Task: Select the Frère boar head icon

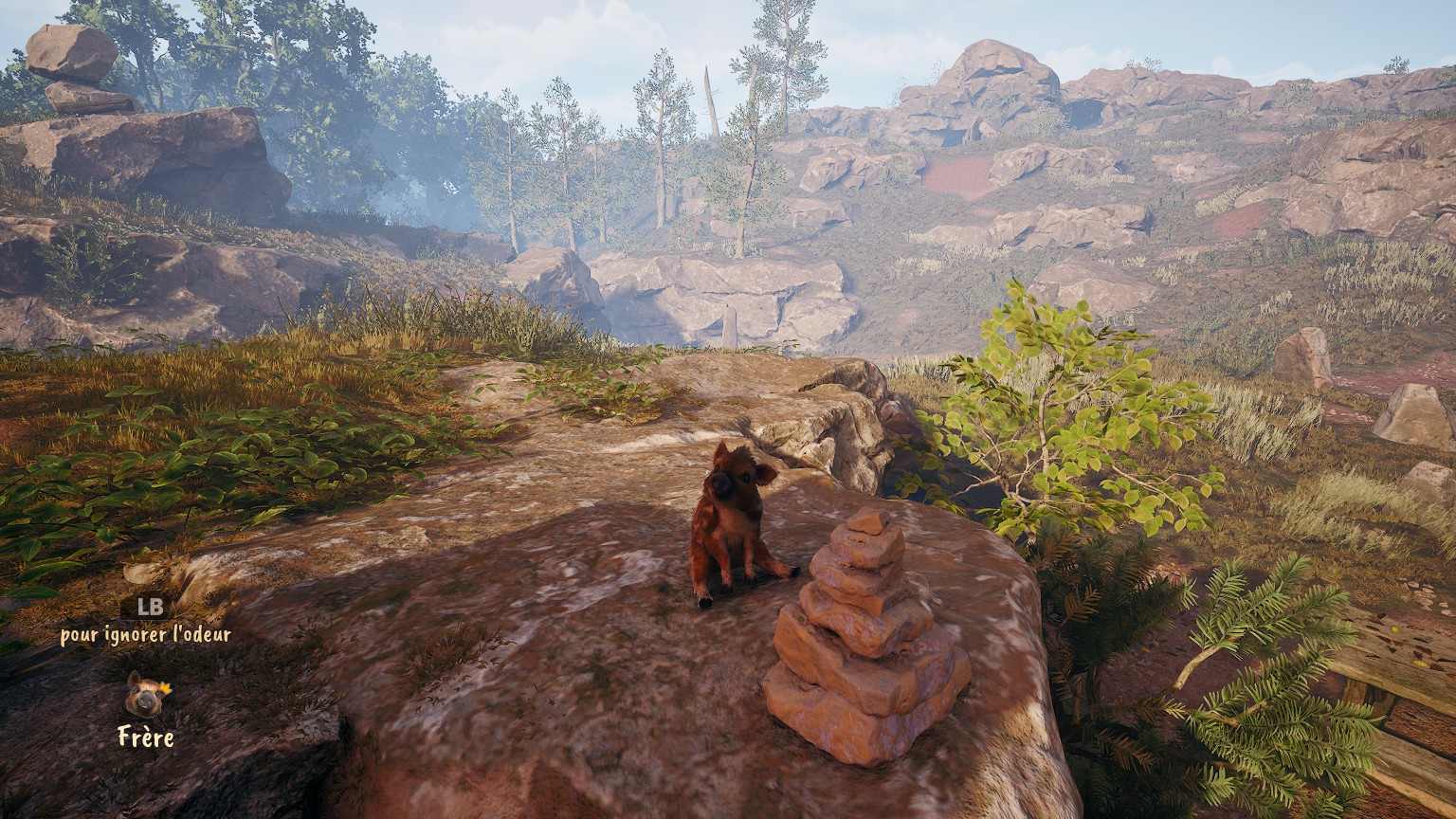Action: pos(144,695)
